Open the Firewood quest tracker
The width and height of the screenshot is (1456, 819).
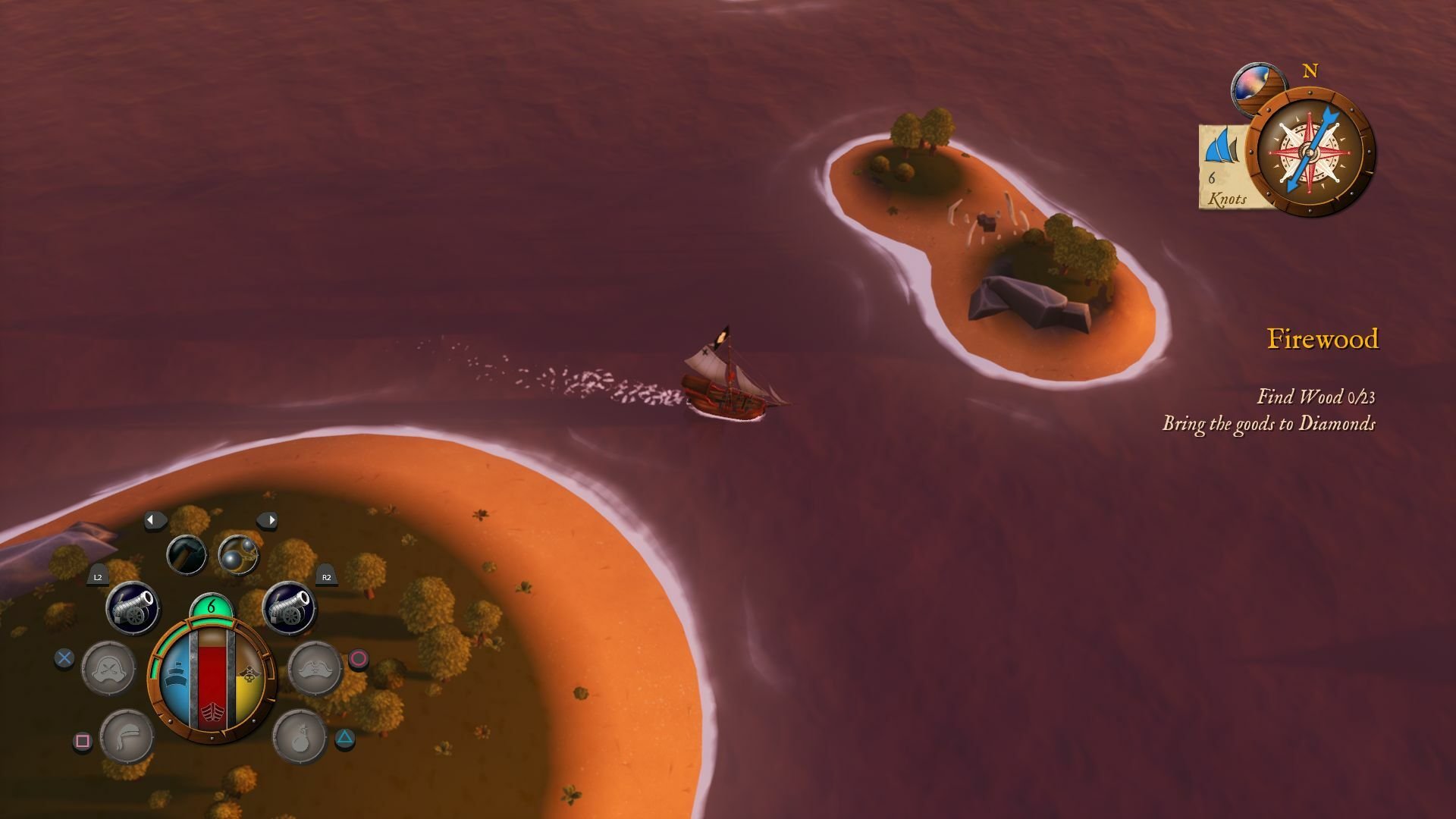click(1322, 339)
